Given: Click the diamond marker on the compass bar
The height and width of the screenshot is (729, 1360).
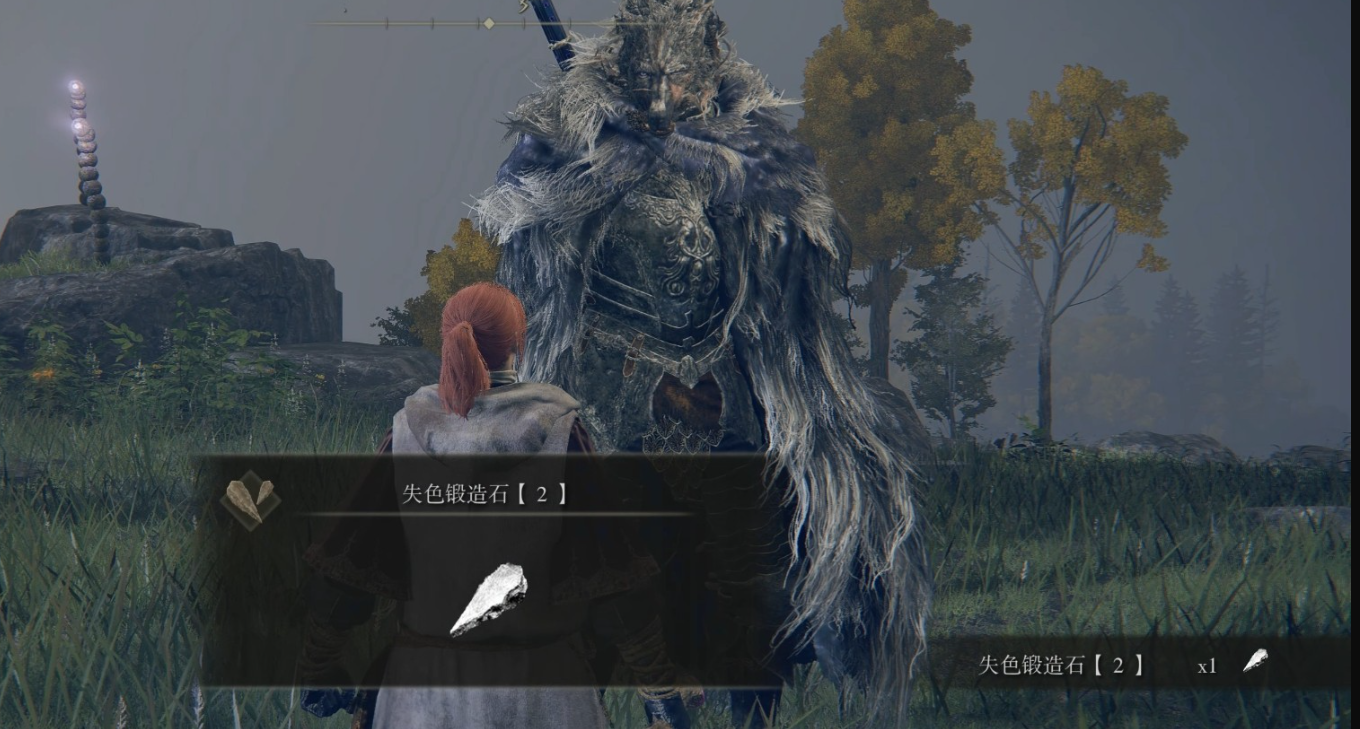Looking at the screenshot, I should [489, 22].
